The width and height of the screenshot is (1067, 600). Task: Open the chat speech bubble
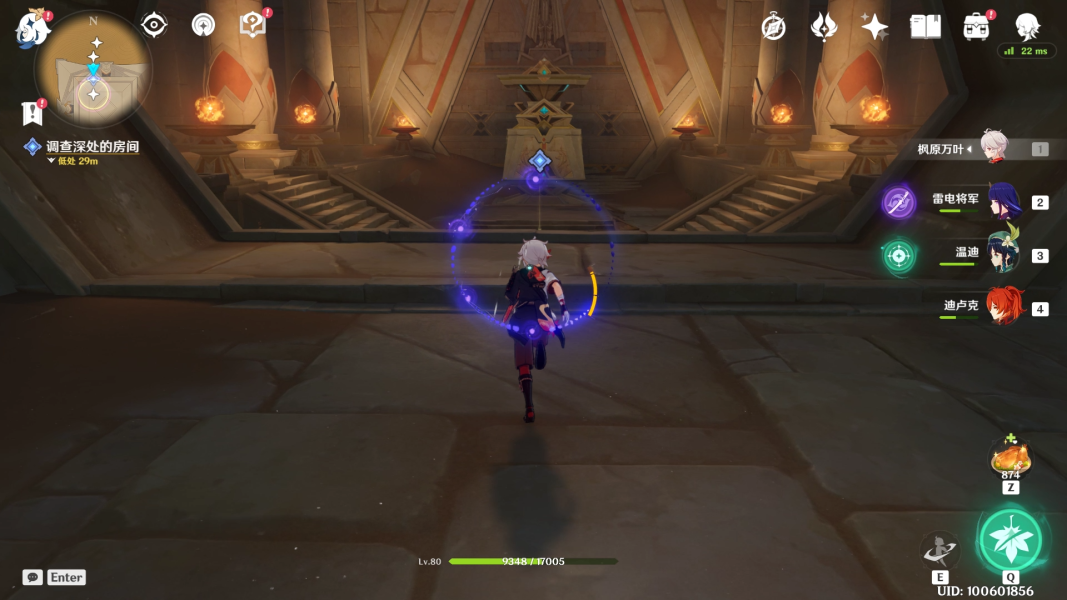[33, 577]
